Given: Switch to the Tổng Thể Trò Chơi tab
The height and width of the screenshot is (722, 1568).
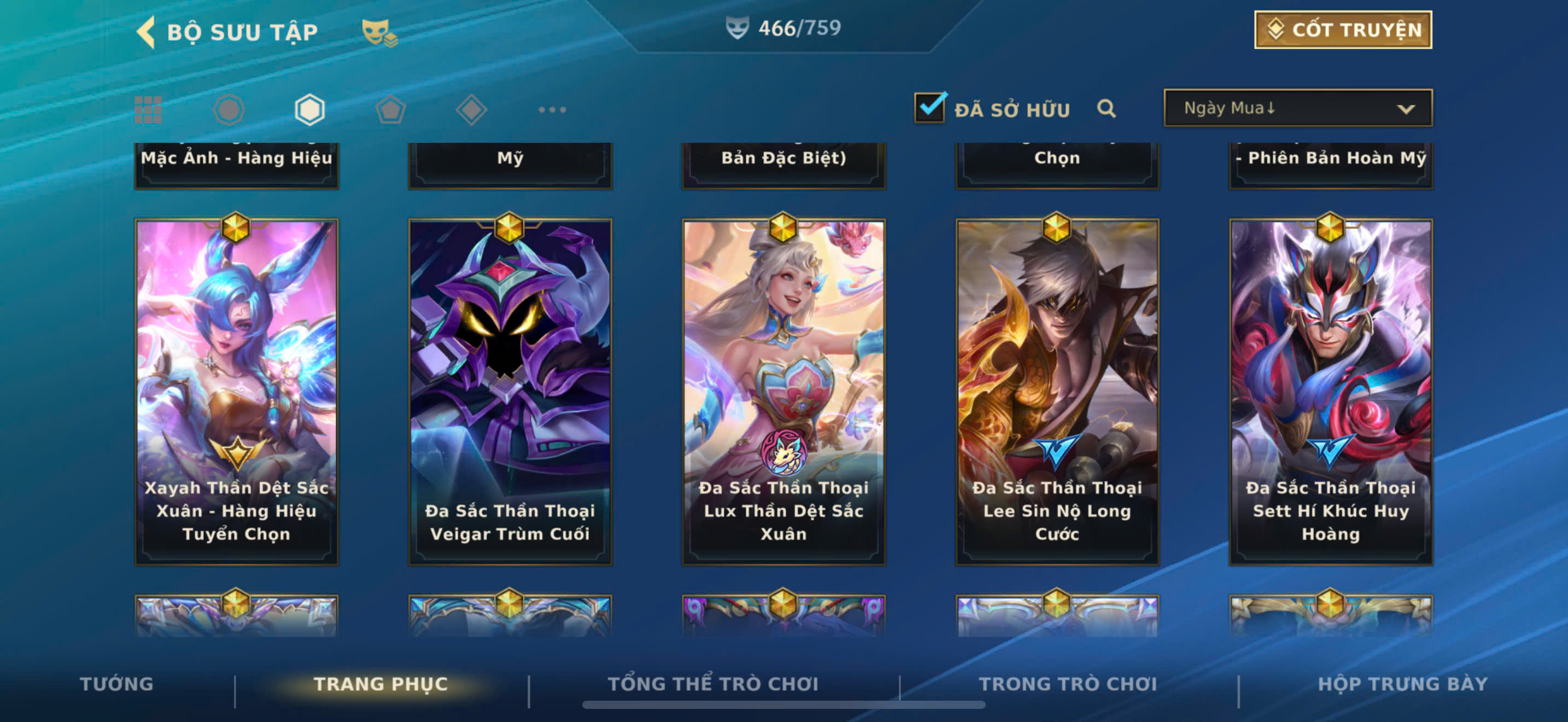Looking at the screenshot, I should (713, 684).
